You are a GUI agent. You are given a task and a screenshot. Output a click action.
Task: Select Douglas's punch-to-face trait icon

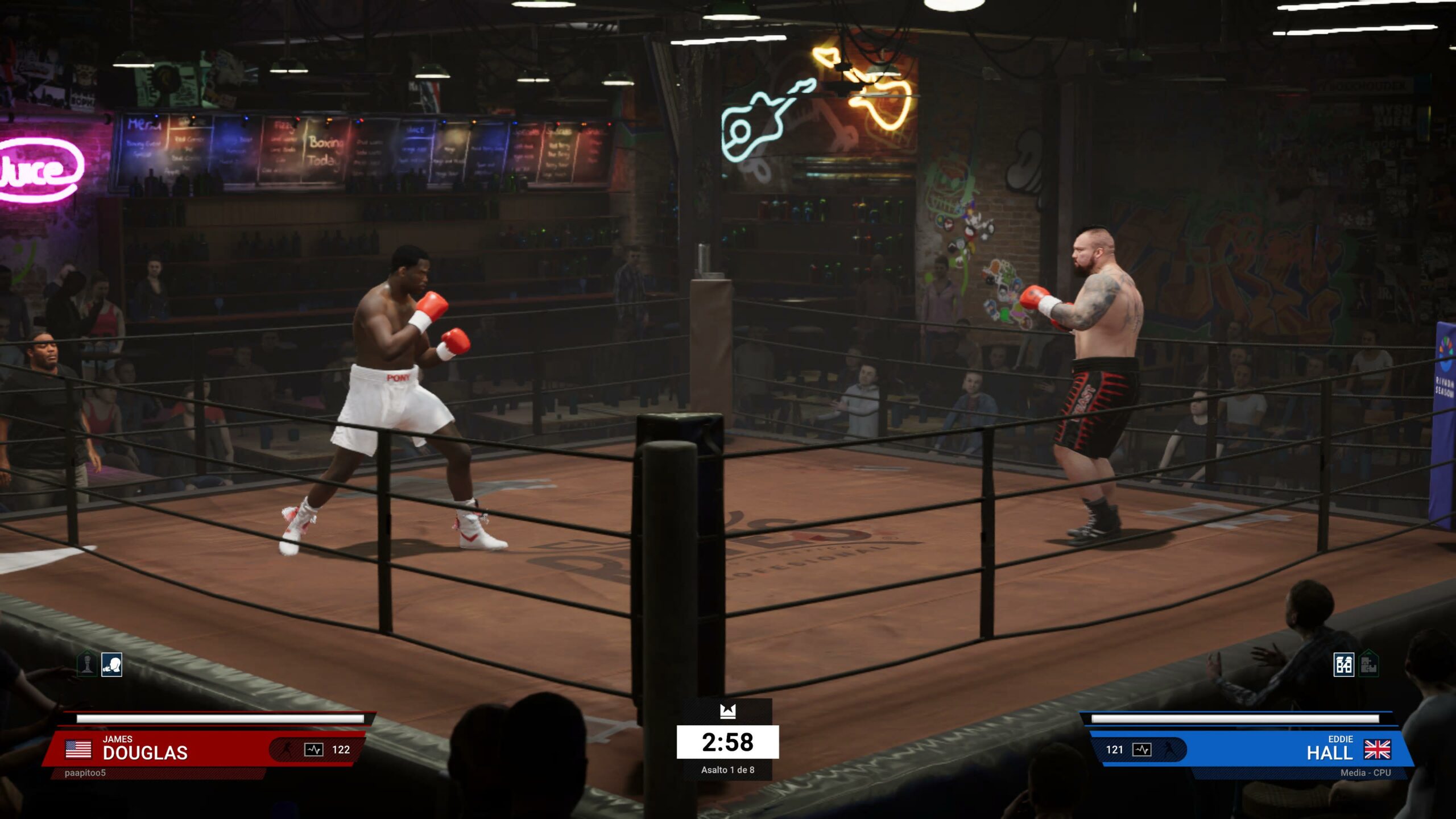pyautogui.click(x=111, y=664)
